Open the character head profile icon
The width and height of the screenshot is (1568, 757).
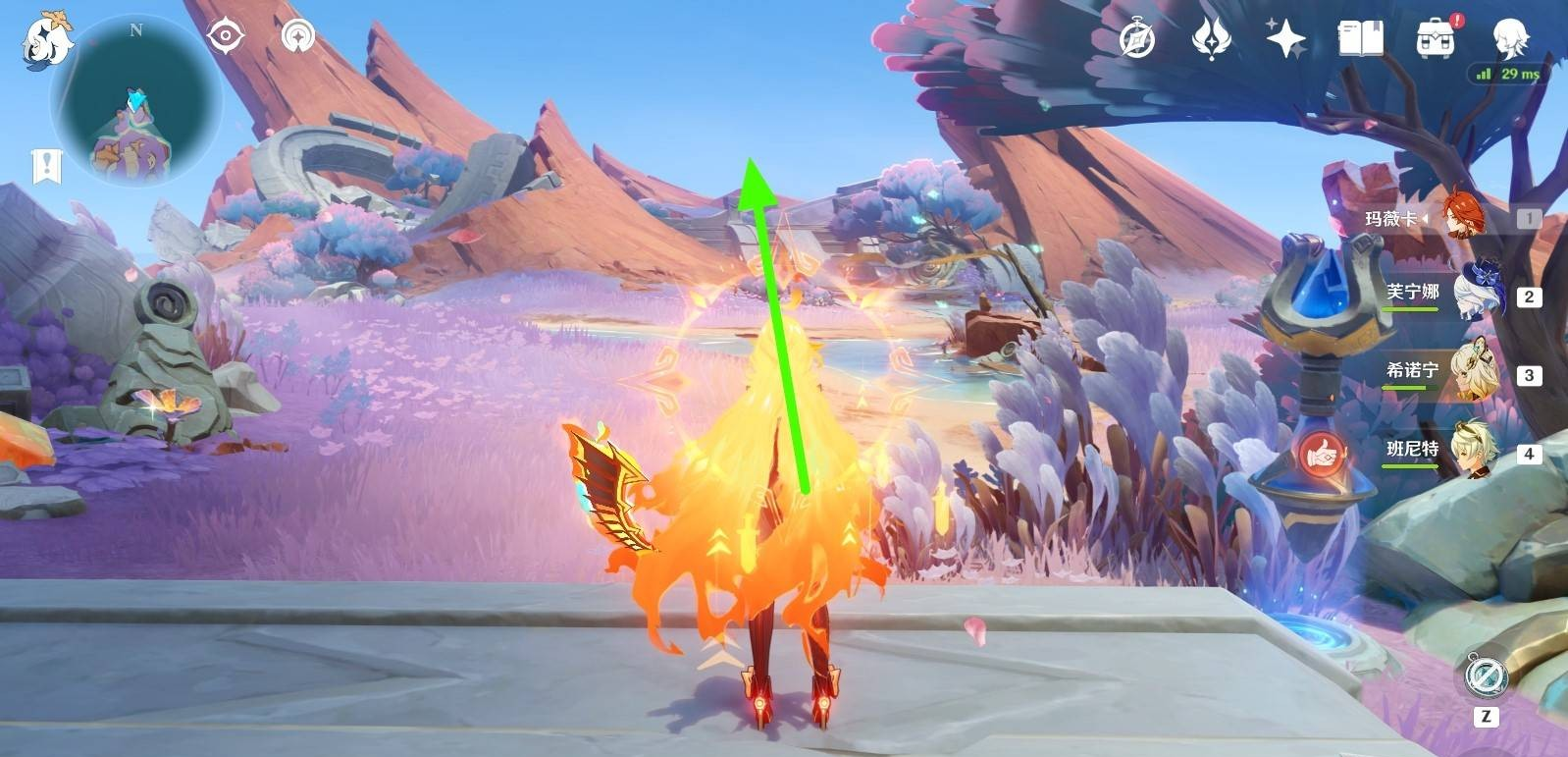(1509, 38)
